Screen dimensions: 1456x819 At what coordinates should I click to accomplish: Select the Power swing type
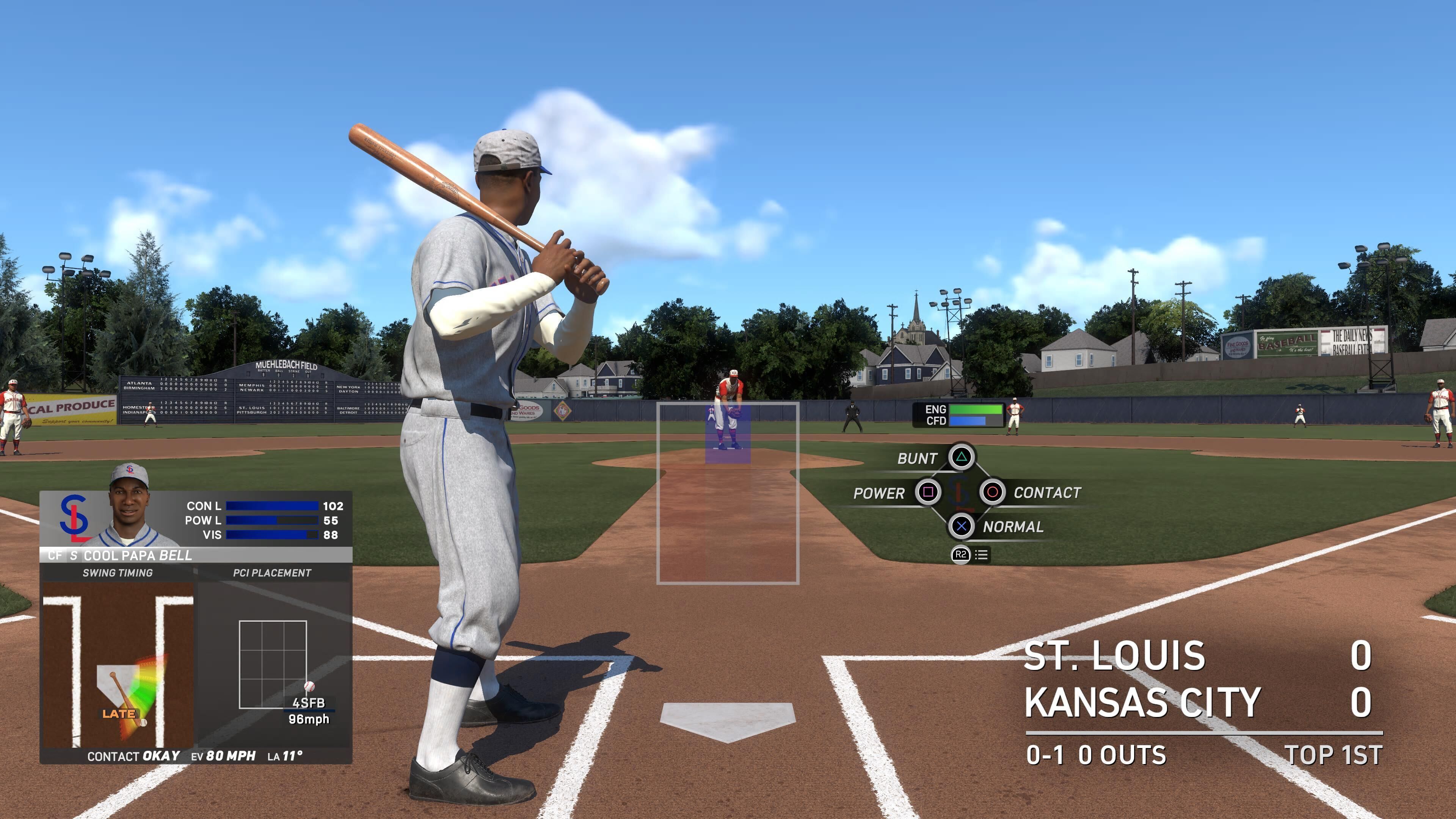pos(927,492)
